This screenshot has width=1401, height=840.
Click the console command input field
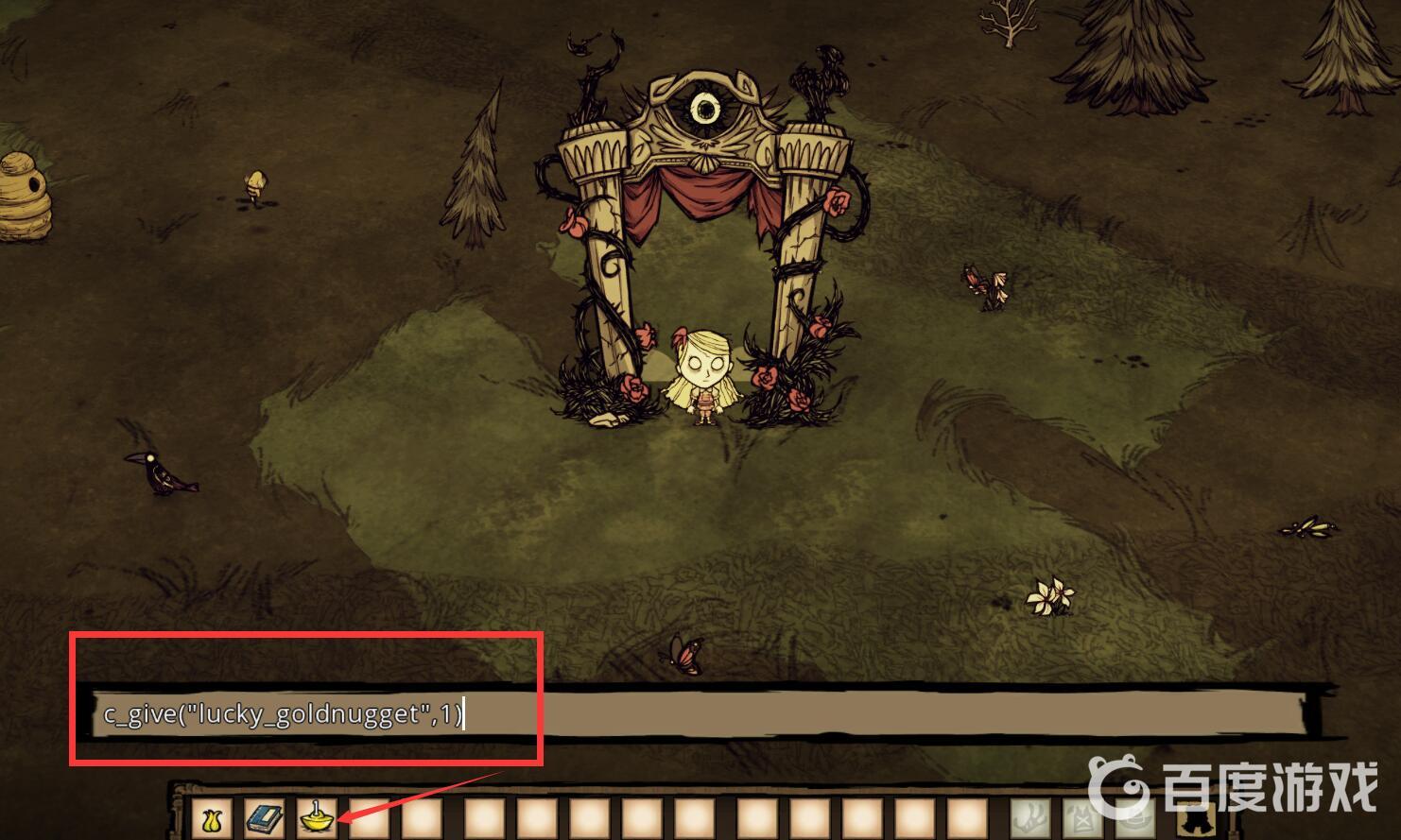coord(700,713)
